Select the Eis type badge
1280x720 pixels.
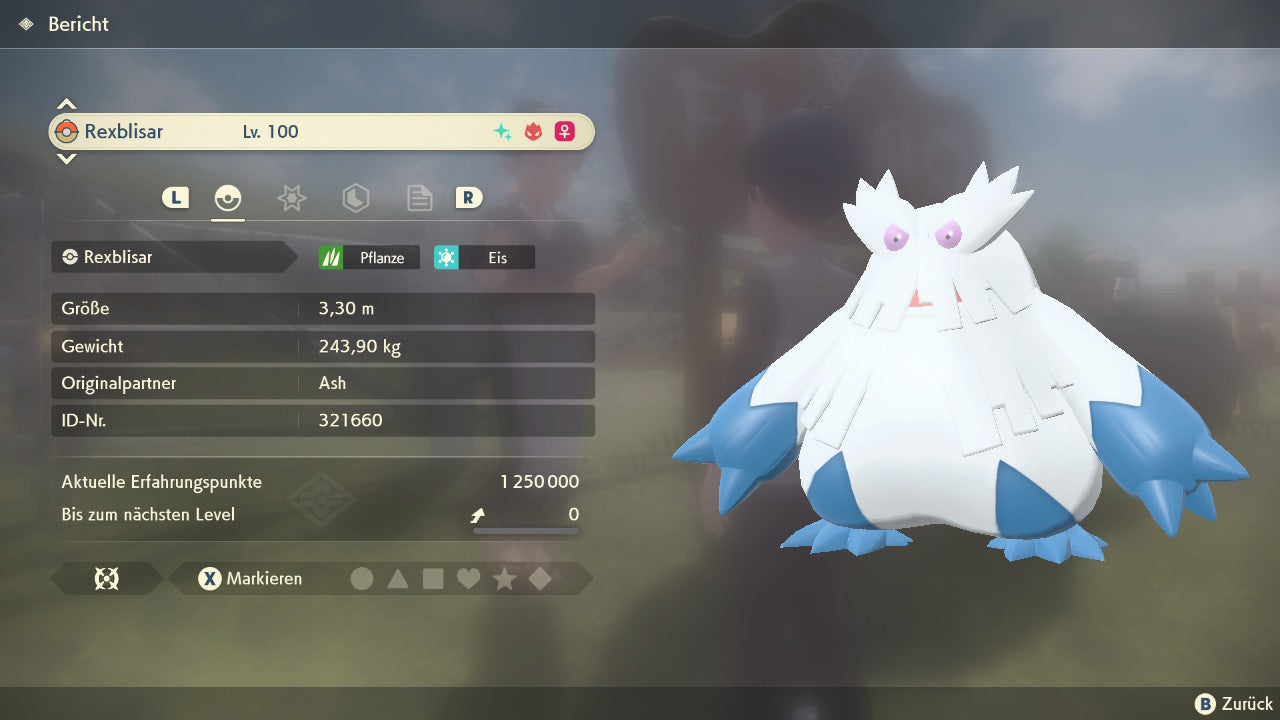tap(484, 258)
